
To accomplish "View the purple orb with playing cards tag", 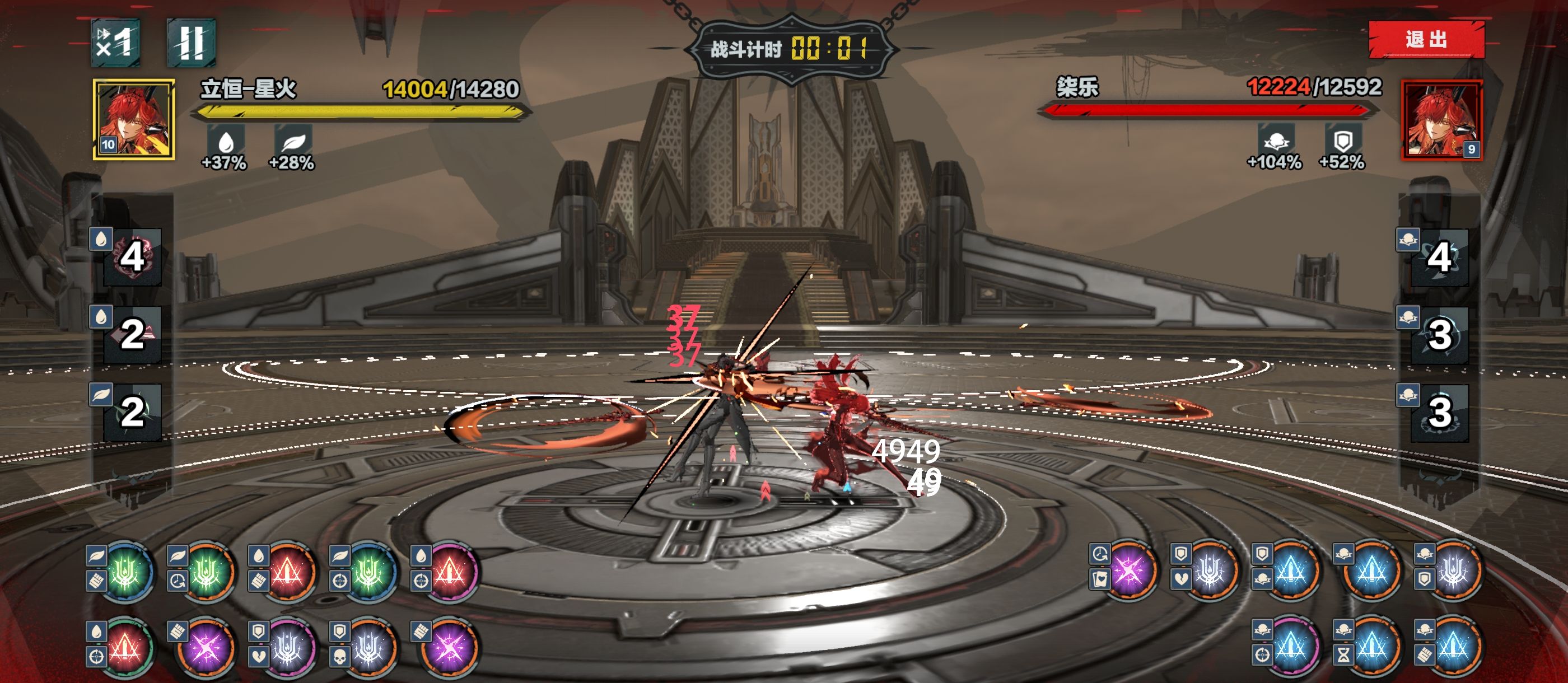I will click(x=1128, y=570).
